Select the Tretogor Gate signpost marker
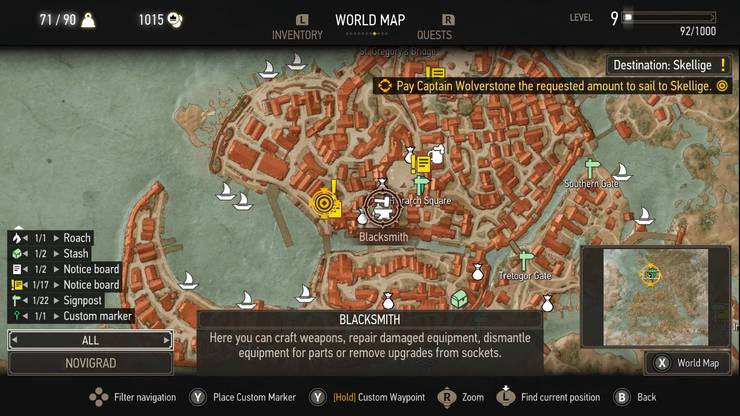 [527, 259]
